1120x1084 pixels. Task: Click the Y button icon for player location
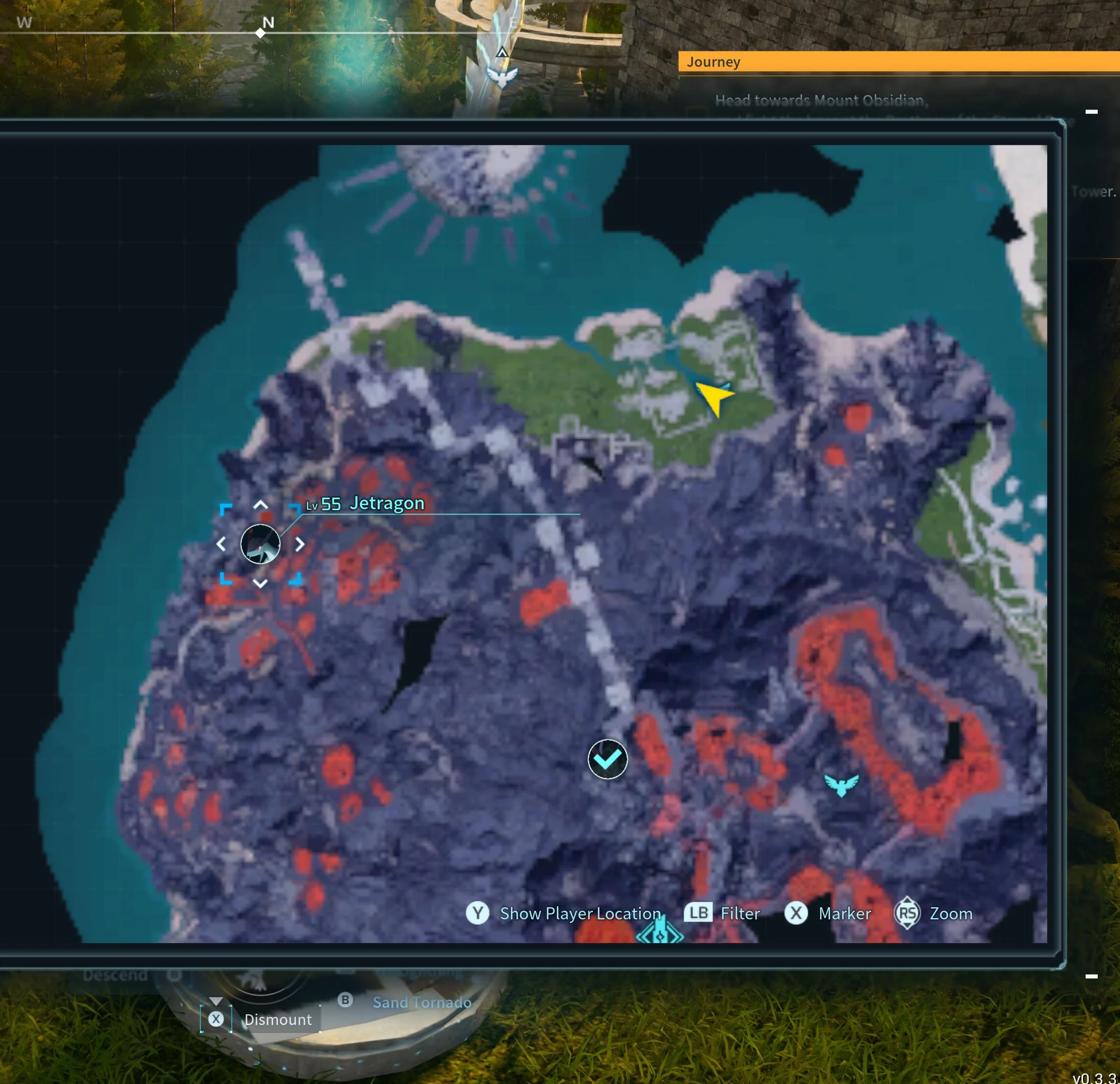point(478,913)
